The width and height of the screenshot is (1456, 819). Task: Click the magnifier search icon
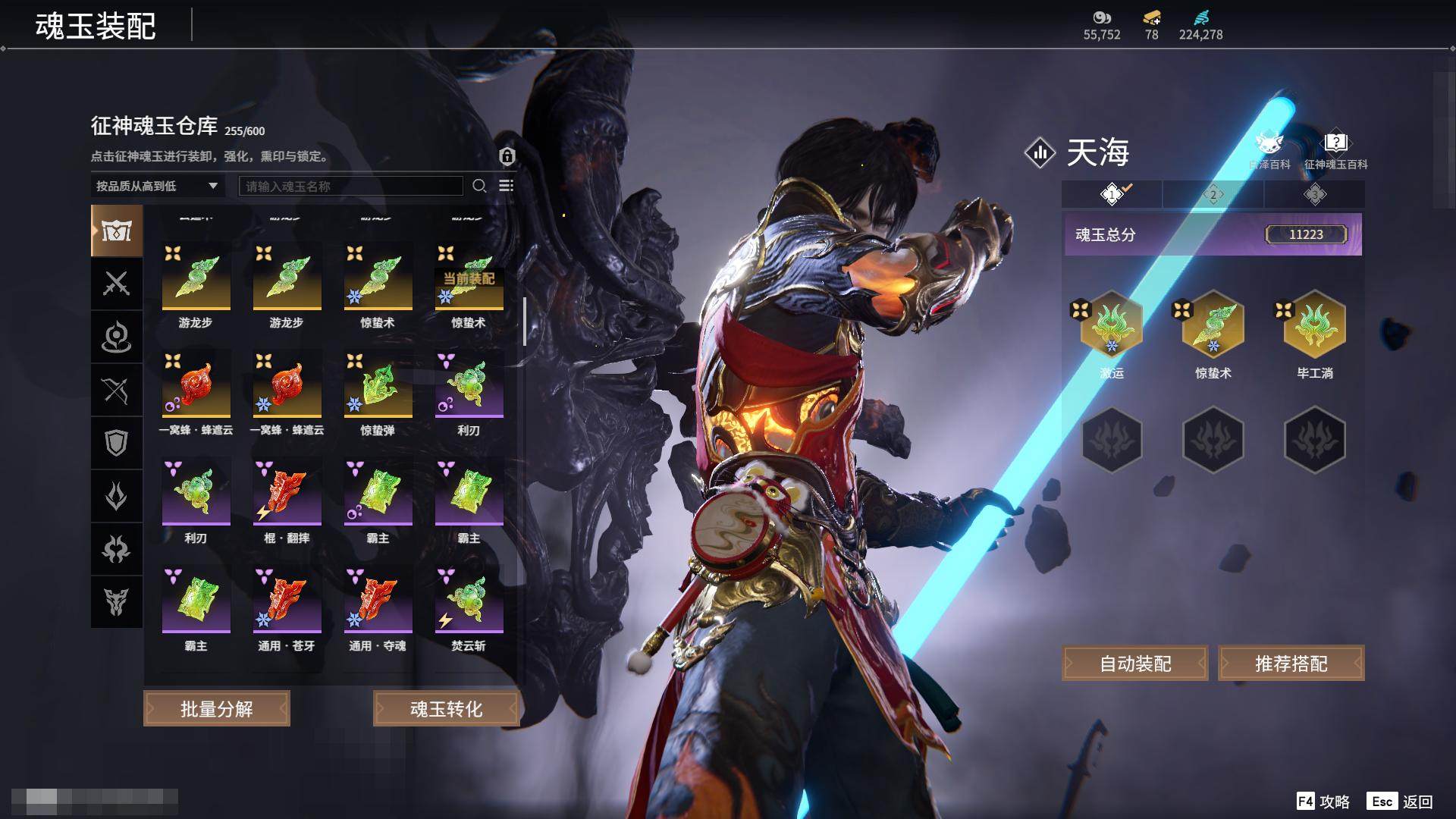479,186
